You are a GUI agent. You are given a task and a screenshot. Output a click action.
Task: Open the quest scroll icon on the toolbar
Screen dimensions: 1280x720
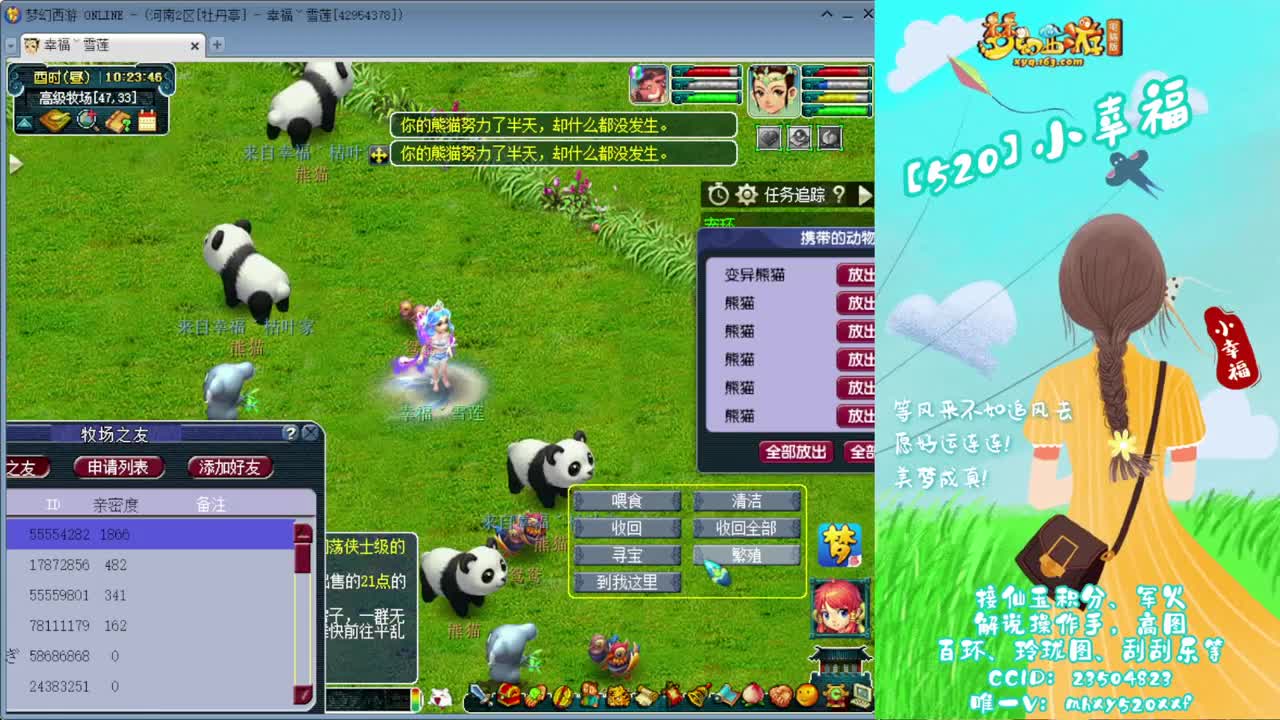coord(645,695)
